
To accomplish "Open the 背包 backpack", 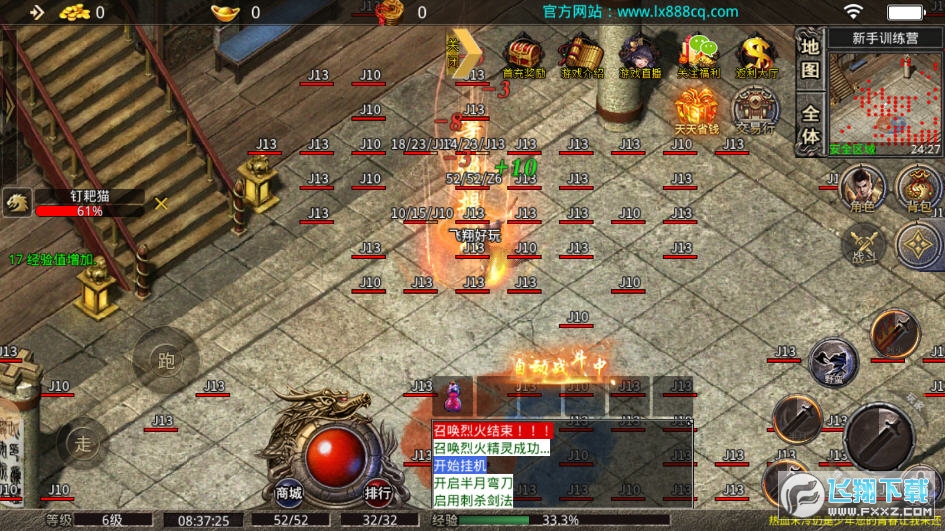I will click(x=917, y=190).
